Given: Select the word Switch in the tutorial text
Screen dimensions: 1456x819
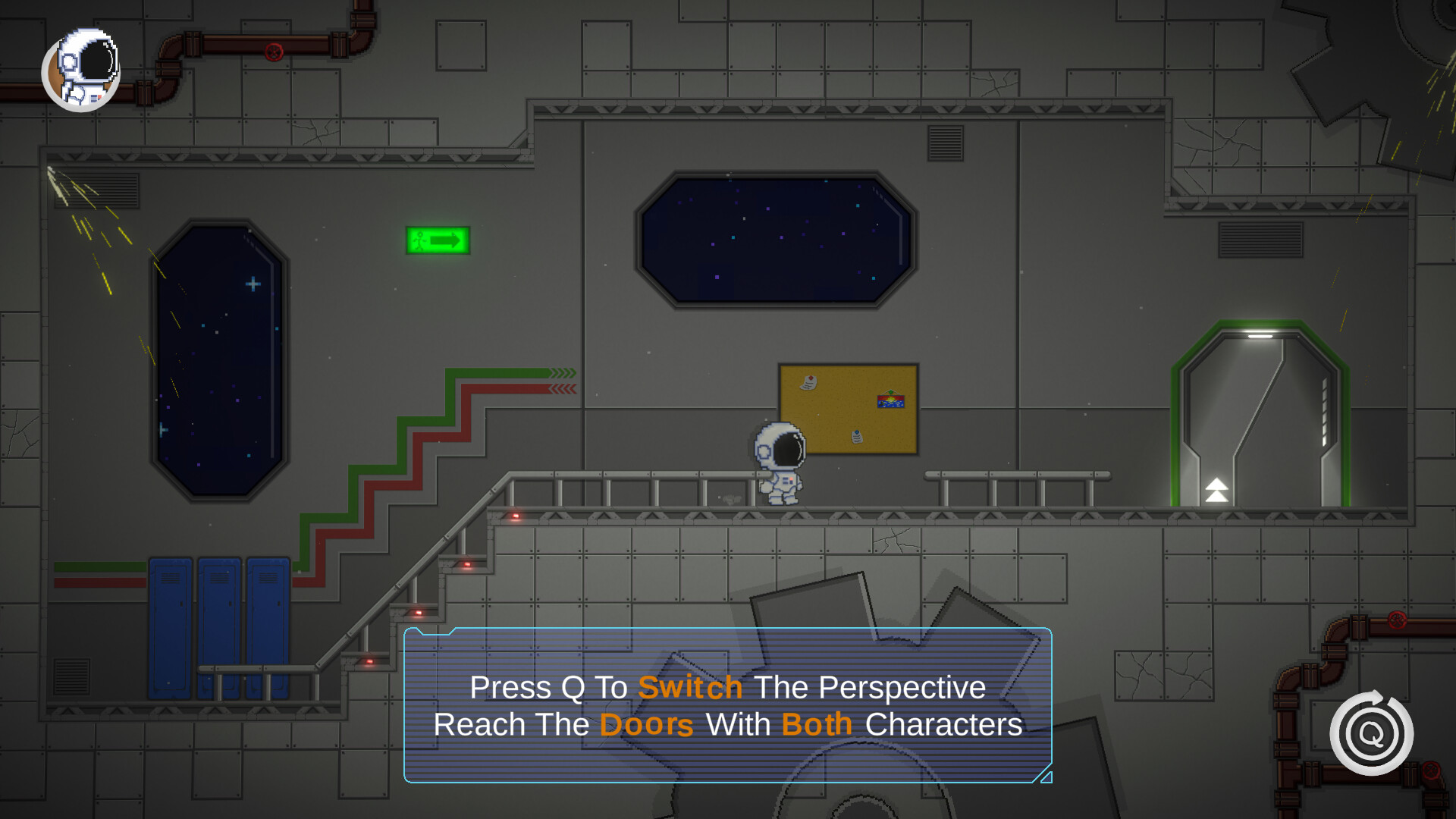Looking at the screenshot, I should (690, 688).
